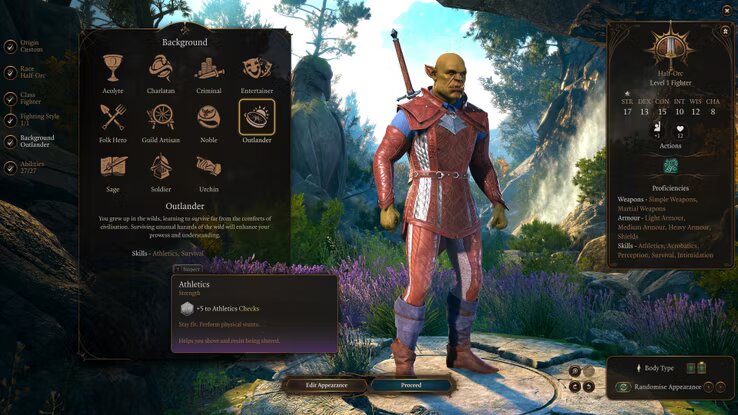Click the magnifier zoom camera button
This screenshot has width=738, height=415.
pos(575,371)
